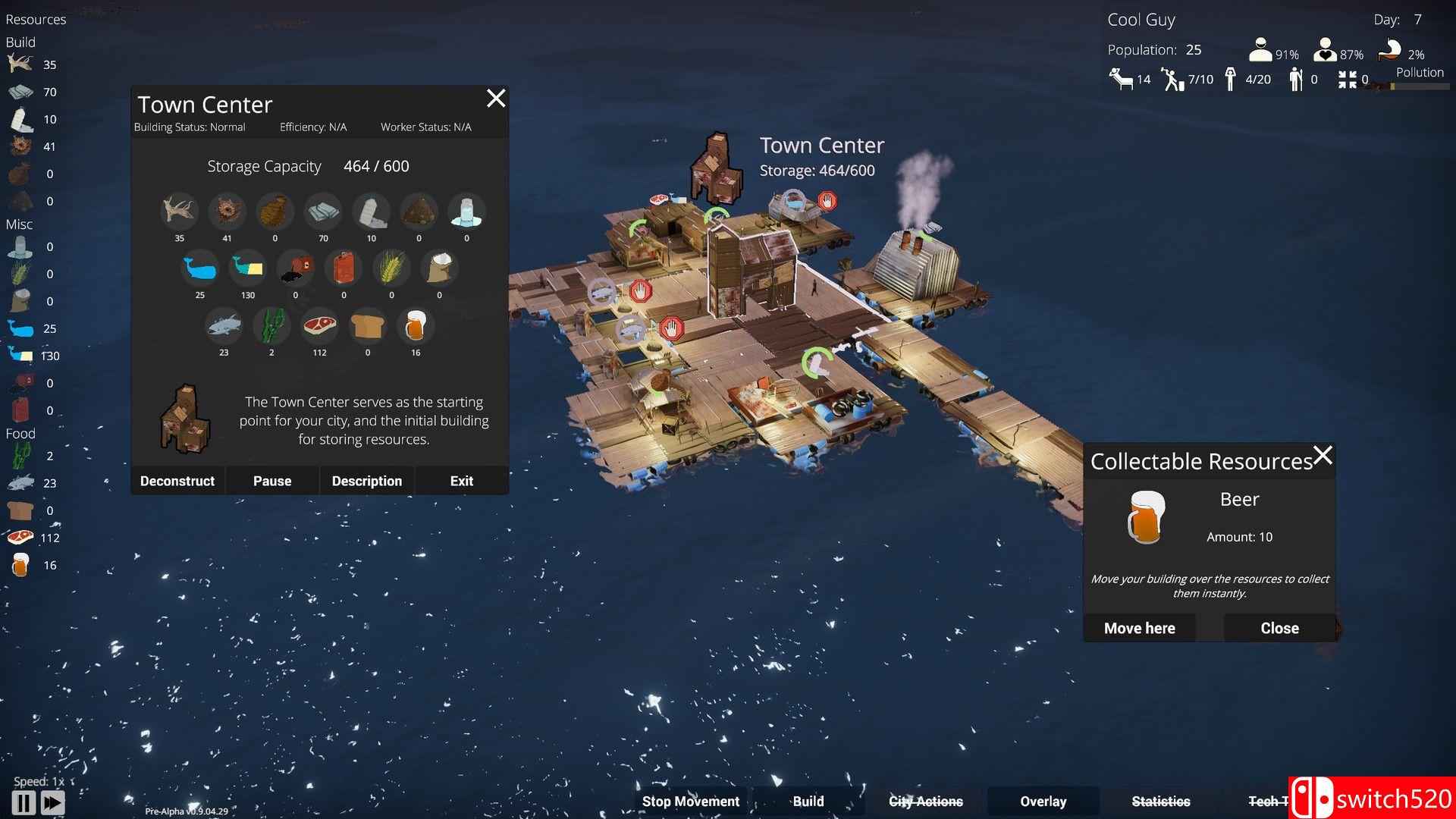Screen dimensions: 1456x819
Task: Pause the game speed
Action: point(24,802)
